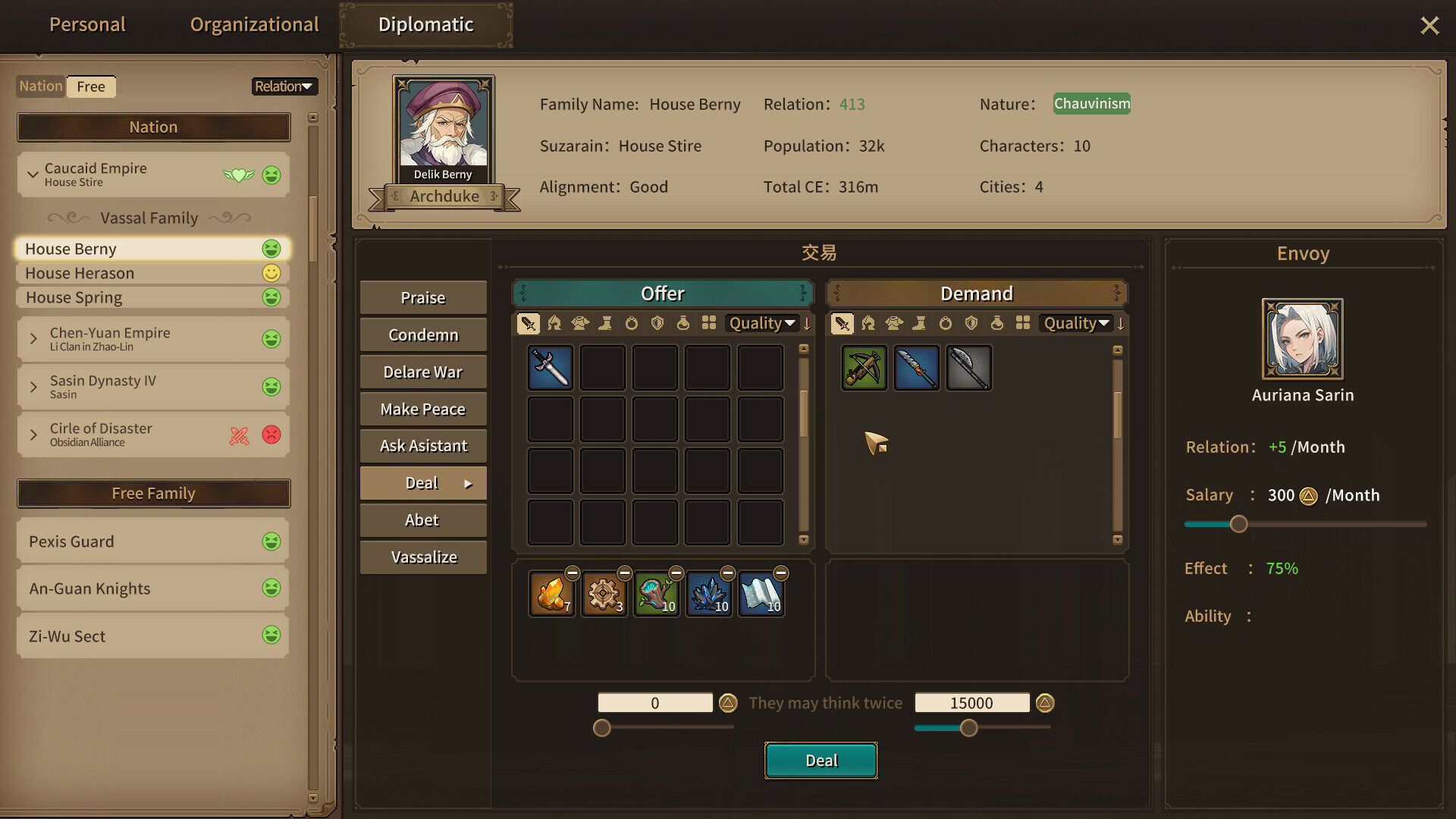Adjust the envoy Salary slider
Viewport: 1456px width, 819px height.
tap(1238, 524)
